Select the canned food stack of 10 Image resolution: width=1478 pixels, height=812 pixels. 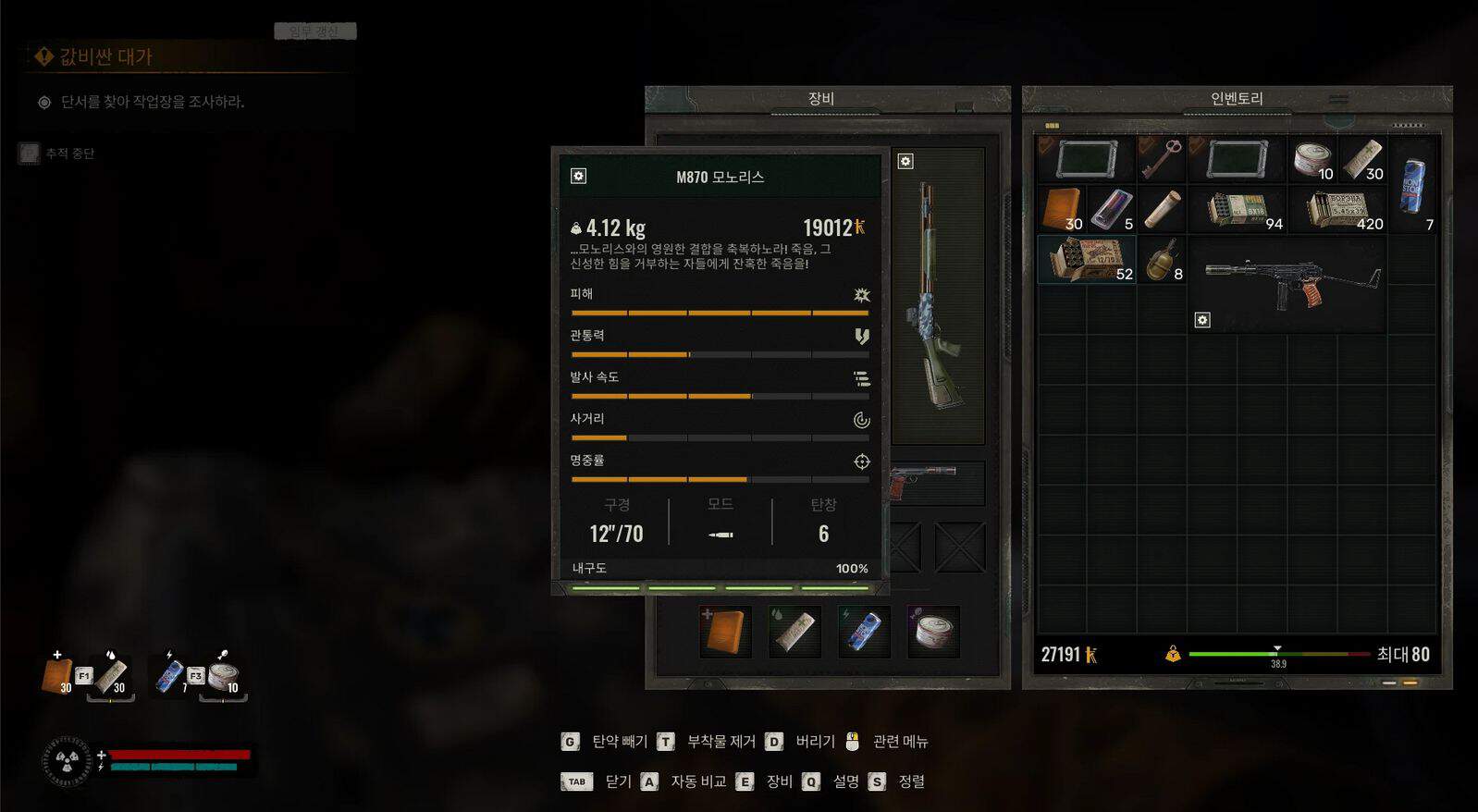[1311, 159]
